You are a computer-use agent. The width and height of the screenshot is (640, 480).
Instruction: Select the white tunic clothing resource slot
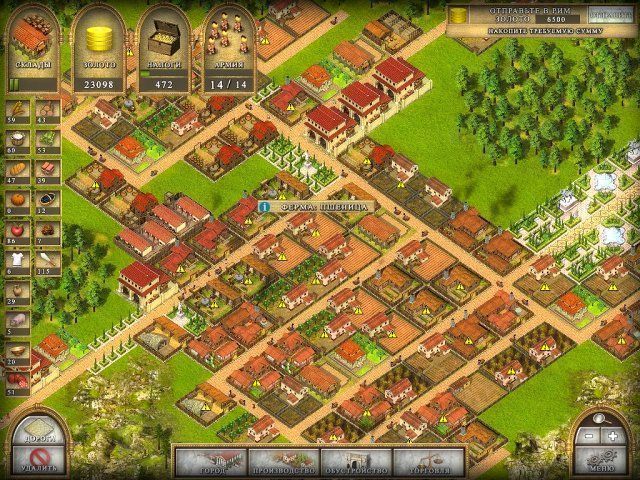[x=16, y=258]
